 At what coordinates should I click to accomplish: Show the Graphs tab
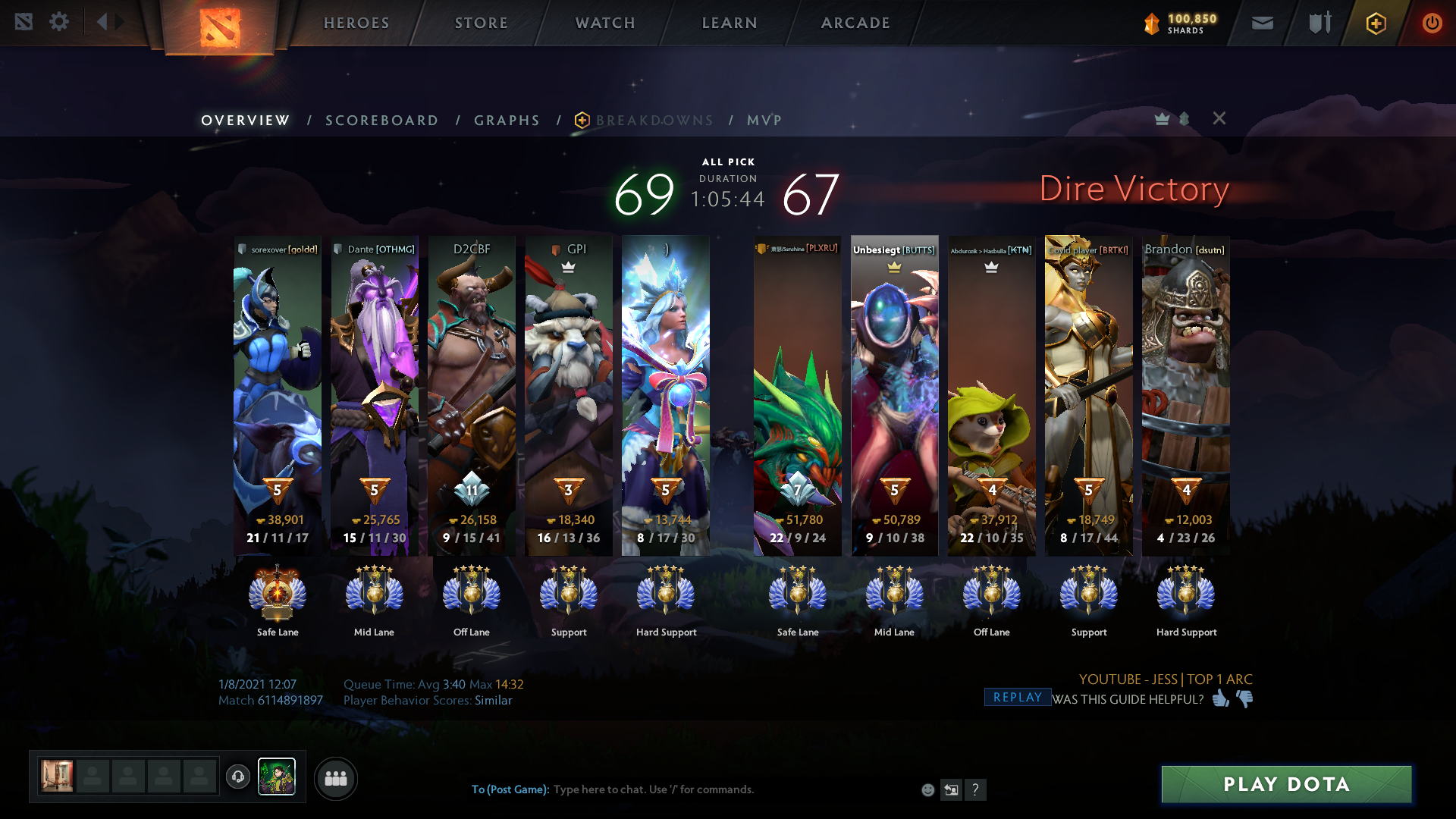pyautogui.click(x=507, y=121)
